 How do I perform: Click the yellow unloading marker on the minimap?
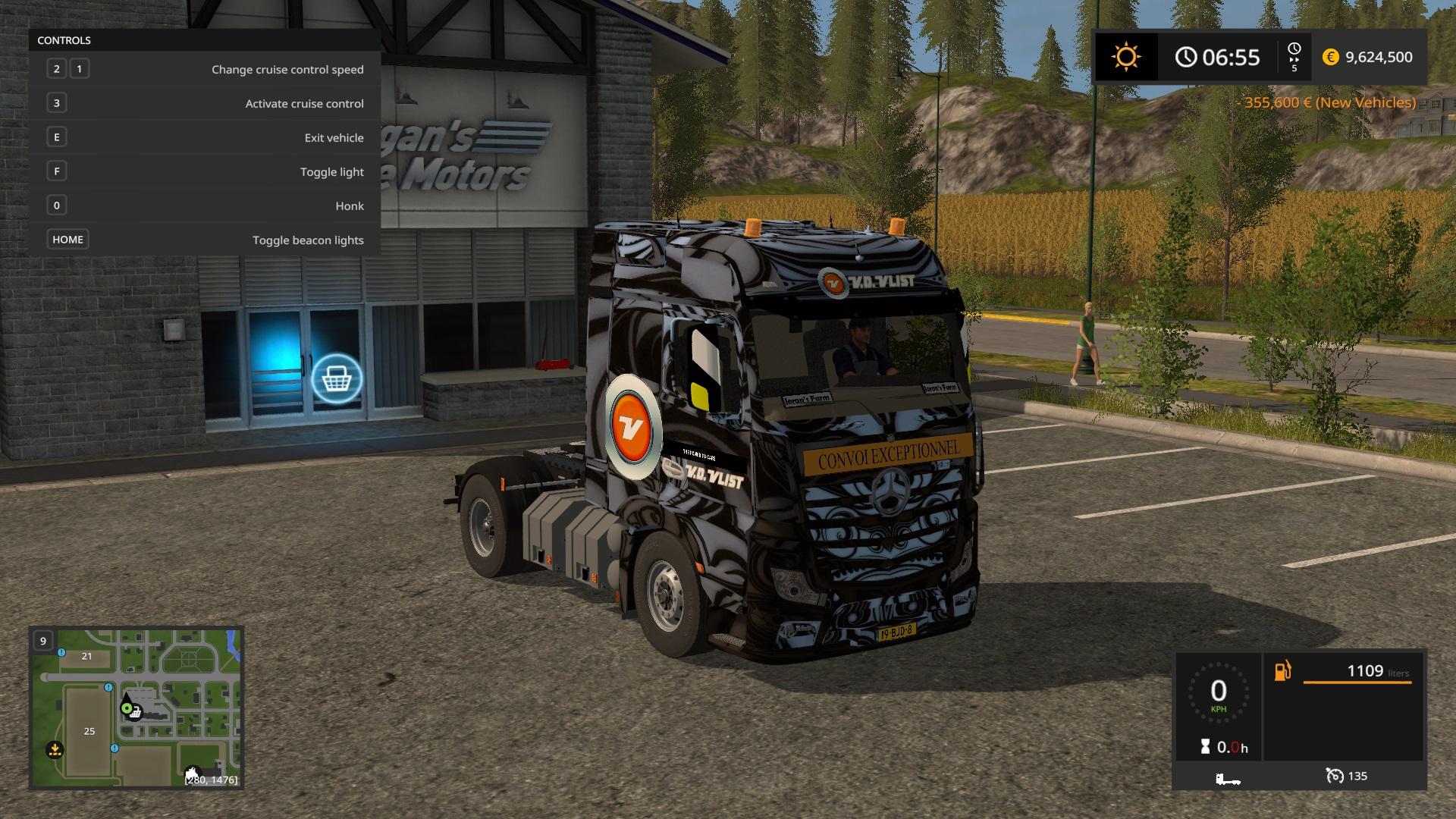[x=54, y=750]
